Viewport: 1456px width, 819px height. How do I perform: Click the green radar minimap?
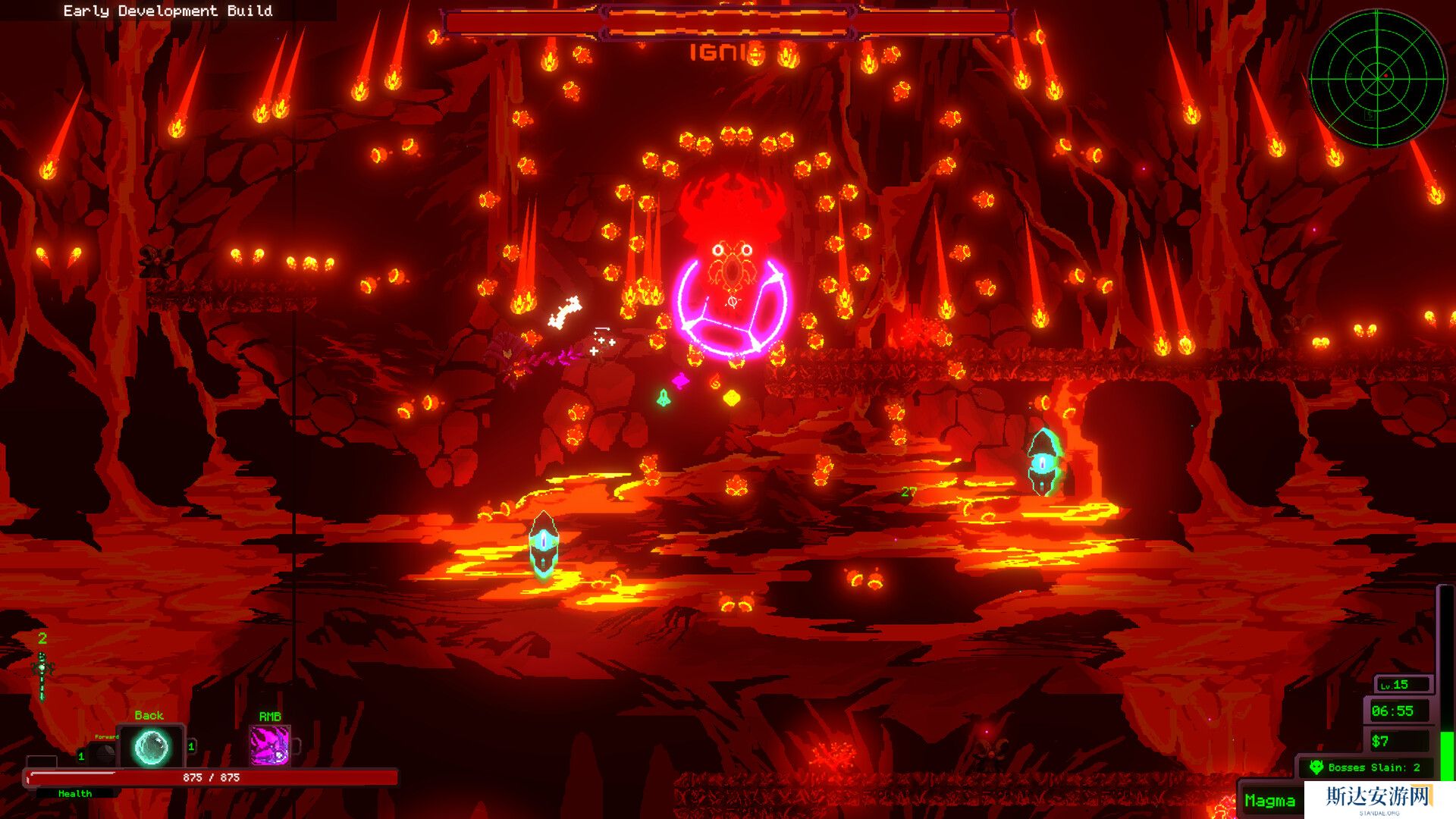[1377, 77]
